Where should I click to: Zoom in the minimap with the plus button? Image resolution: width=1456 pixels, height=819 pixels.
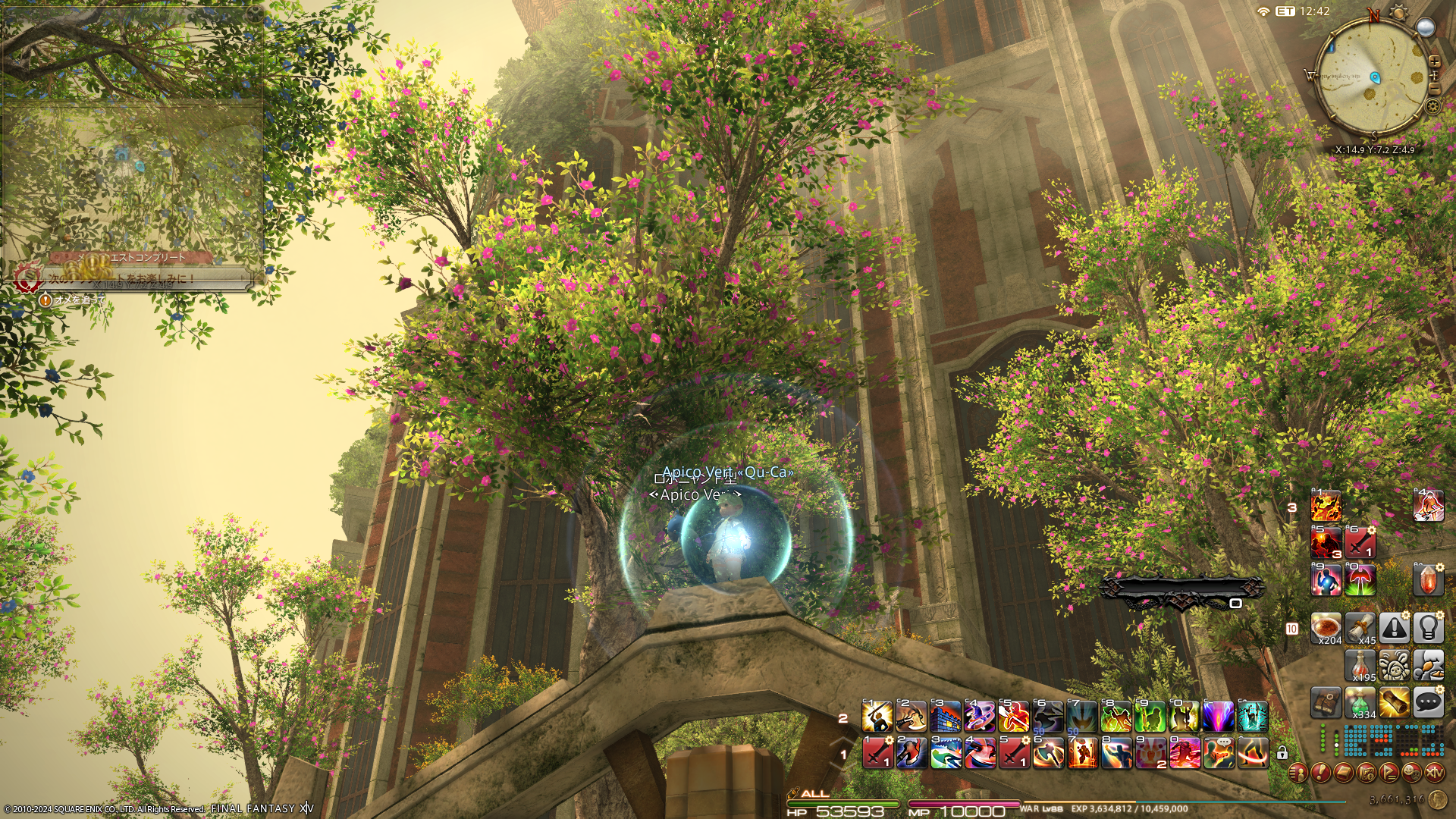[1434, 61]
